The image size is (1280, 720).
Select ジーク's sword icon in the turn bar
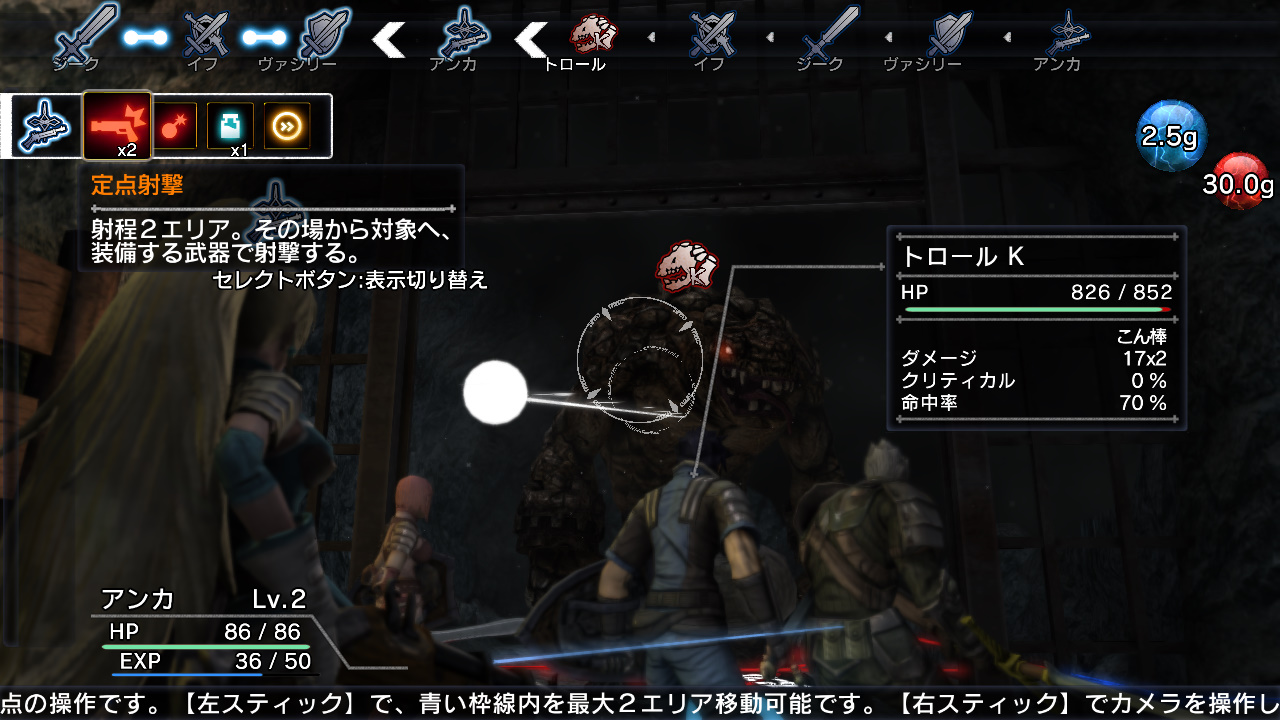[85, 30]
